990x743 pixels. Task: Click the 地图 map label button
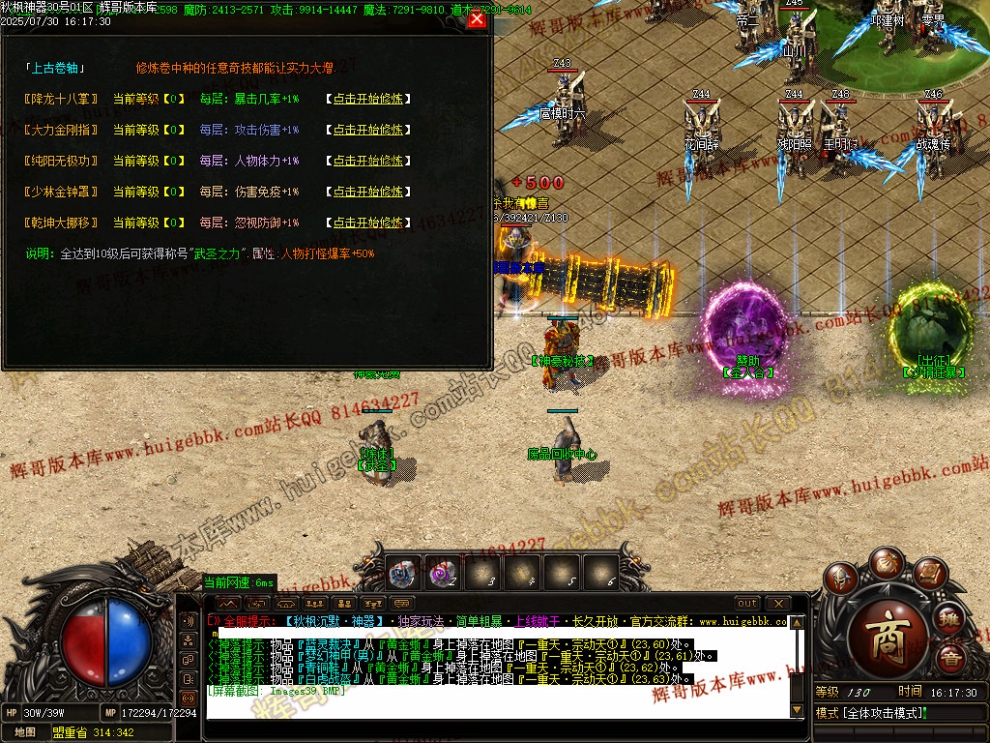(x=25, y=731)
